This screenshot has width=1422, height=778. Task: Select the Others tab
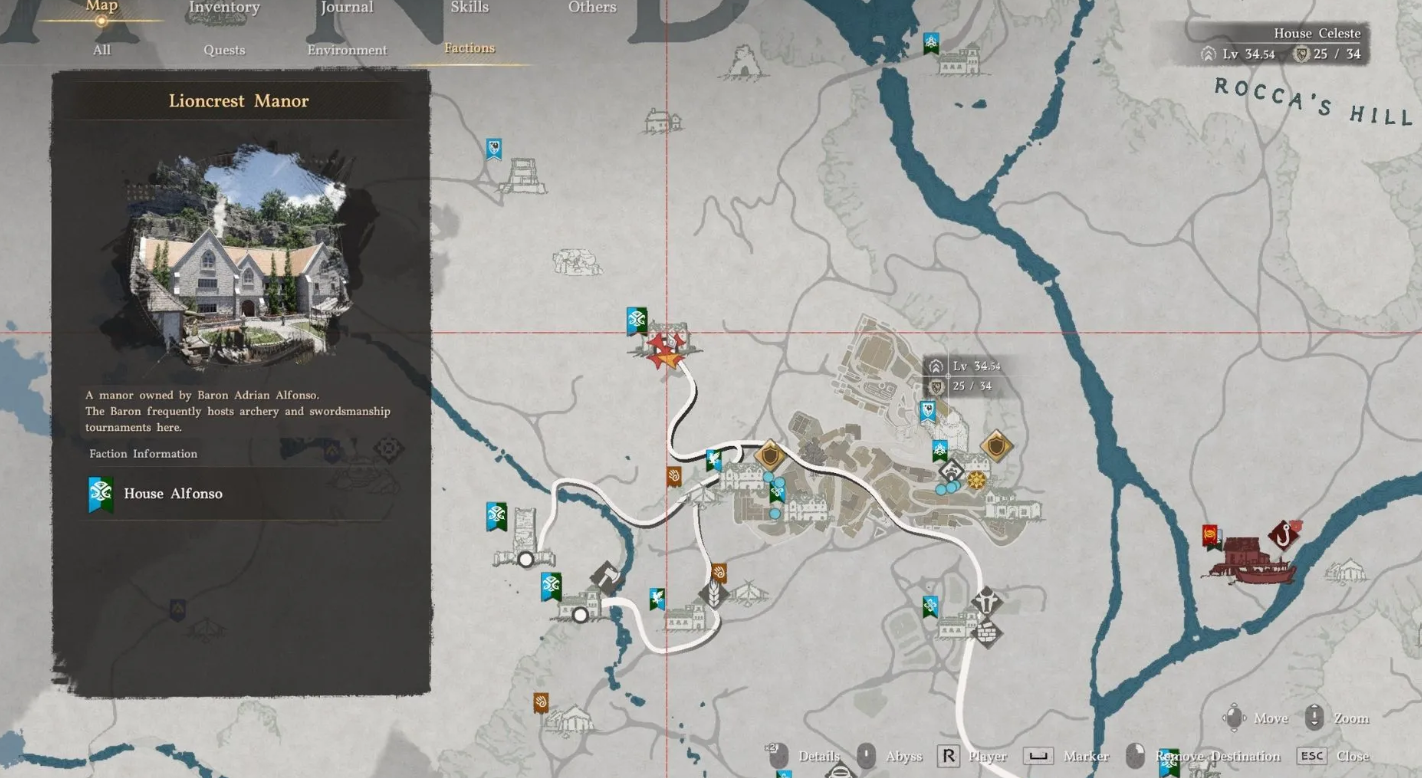[592, 8]
